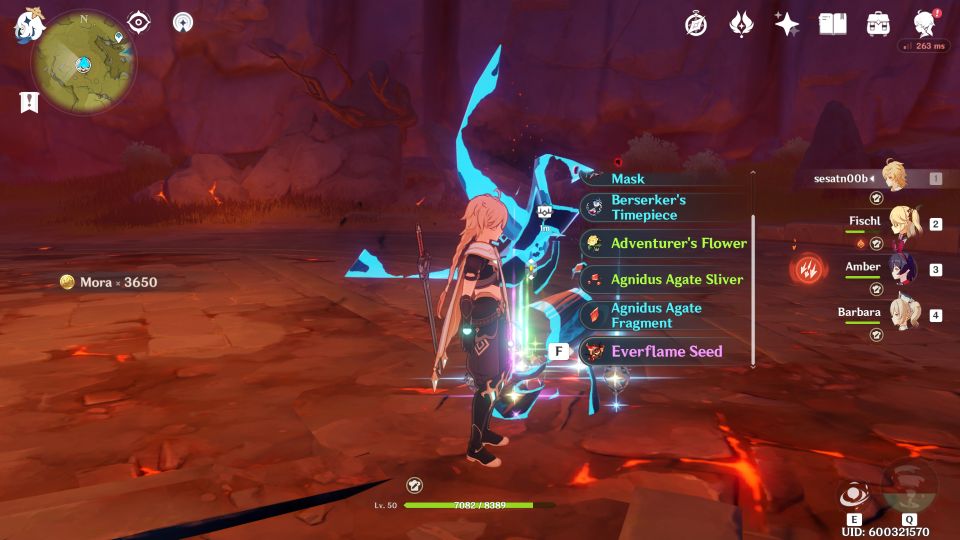This screenshot has width=960, height=540.
Task: Collect the Agnidus Agate Sliver
Action: pyautogui.click(x=664, y=280)
